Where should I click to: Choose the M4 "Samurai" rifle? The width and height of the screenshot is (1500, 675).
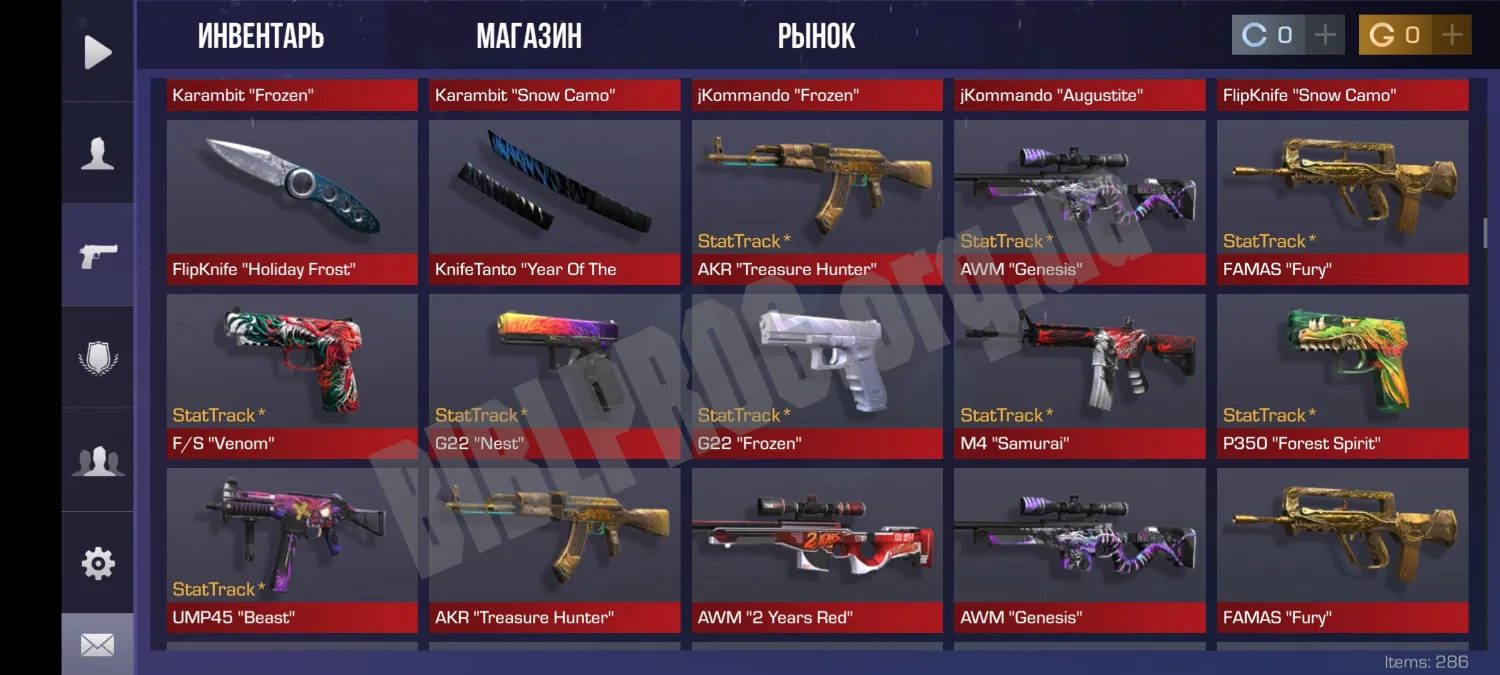(1080, 376)
